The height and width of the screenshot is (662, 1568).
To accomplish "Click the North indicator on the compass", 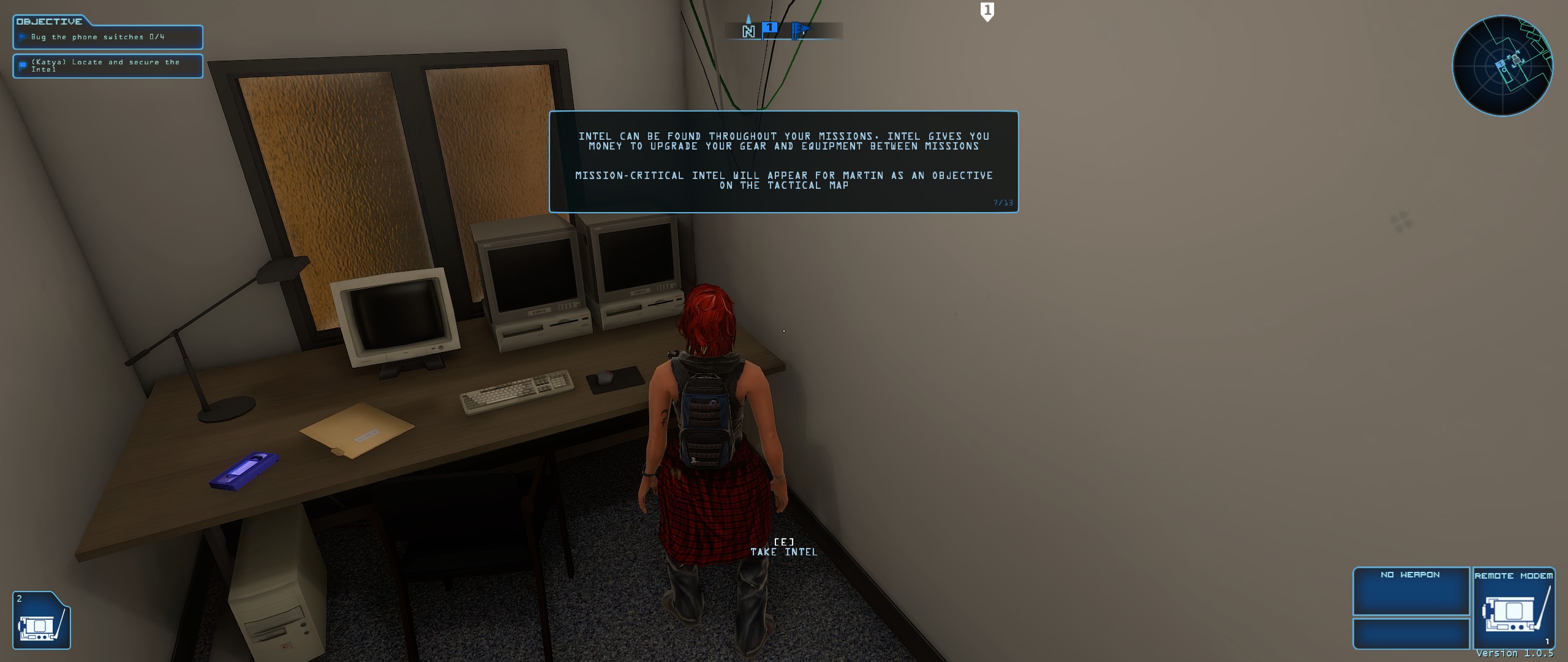I will [748, 30].
